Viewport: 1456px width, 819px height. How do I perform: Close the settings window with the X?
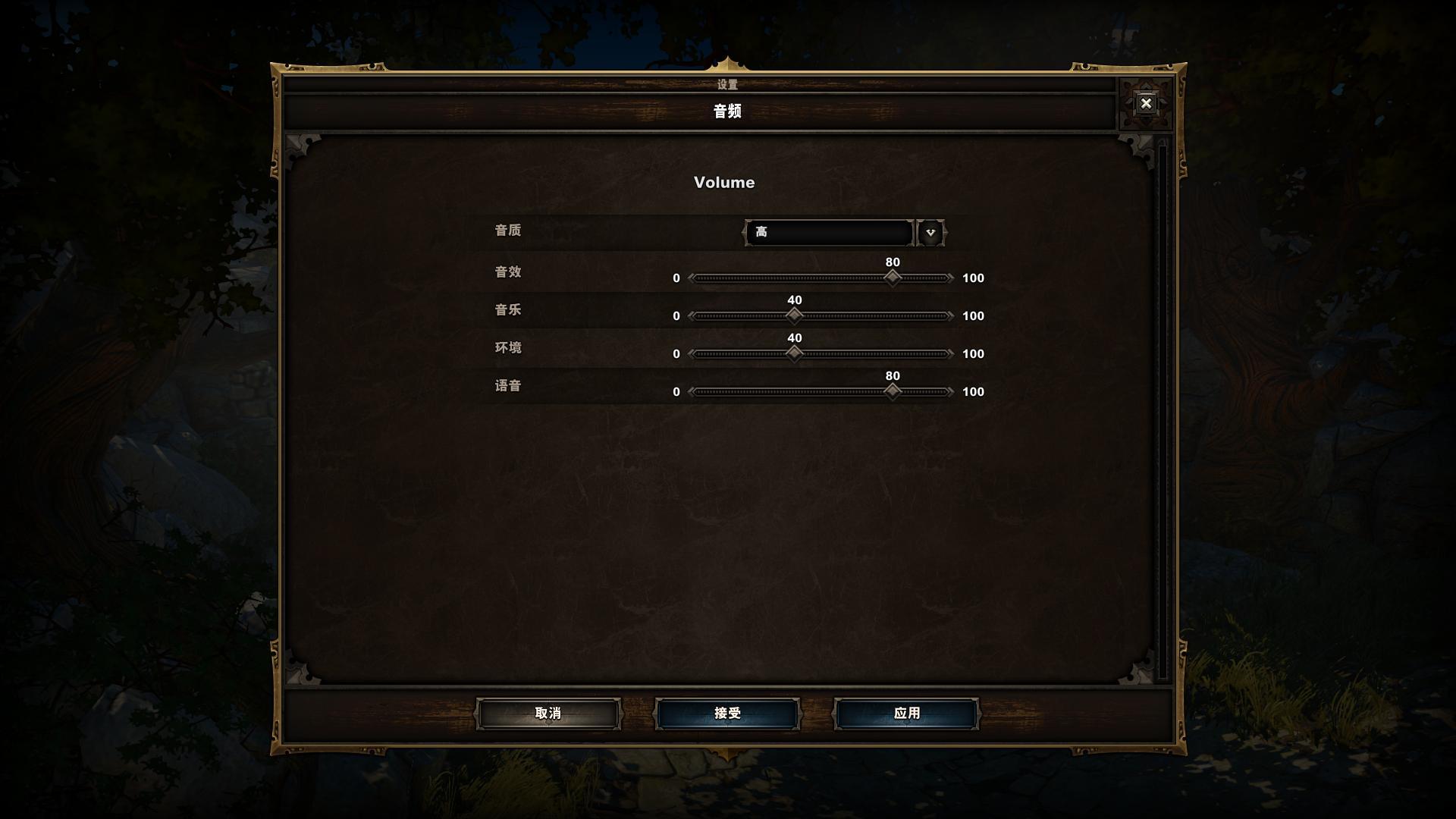tap(1146, 103)
